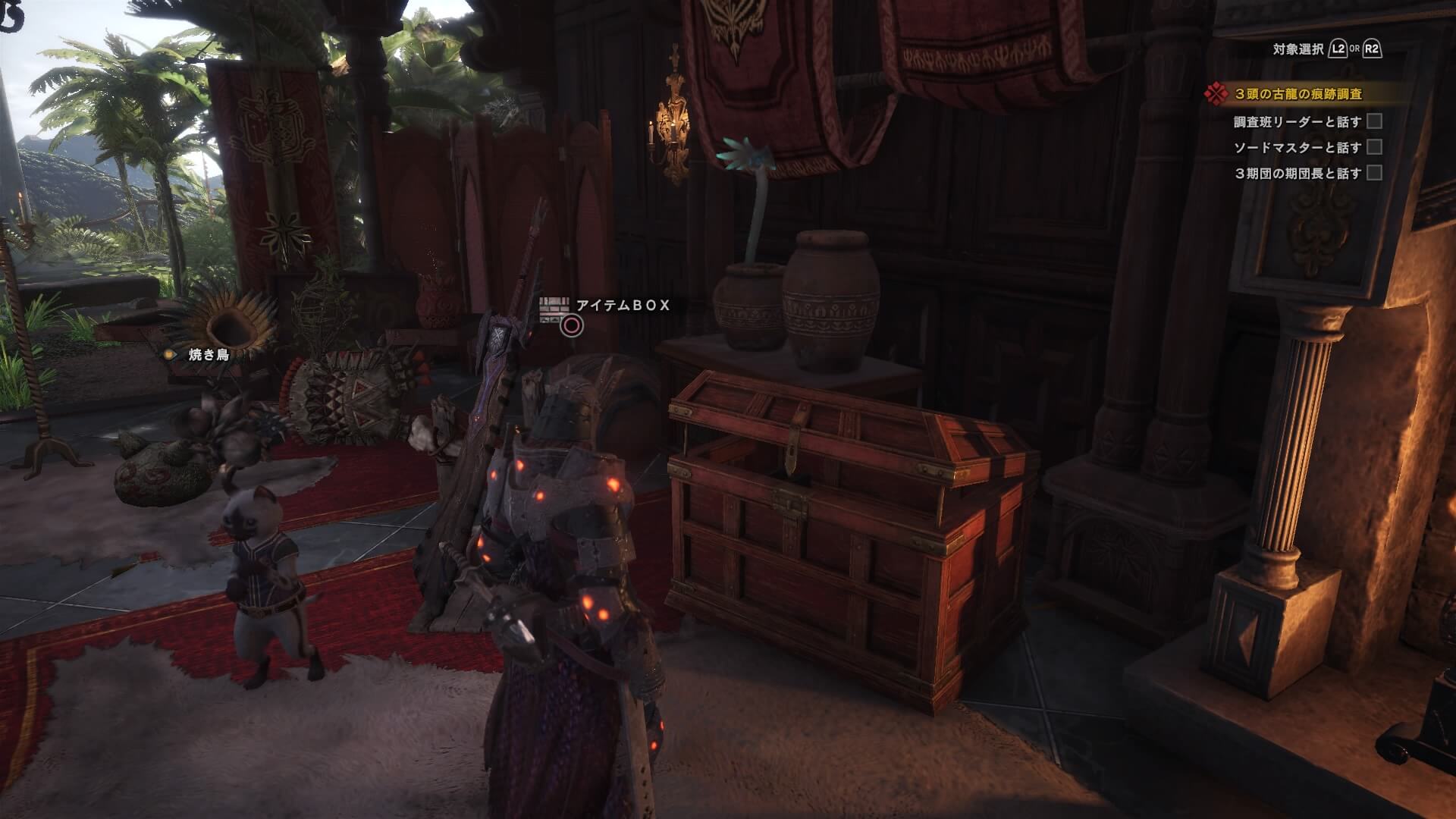Tick the checkbox beside ソードマスターと話す
Image resolution: width=1456 pixels, height=819 pixels.
pyautogui.click(x=1374, y=147)
